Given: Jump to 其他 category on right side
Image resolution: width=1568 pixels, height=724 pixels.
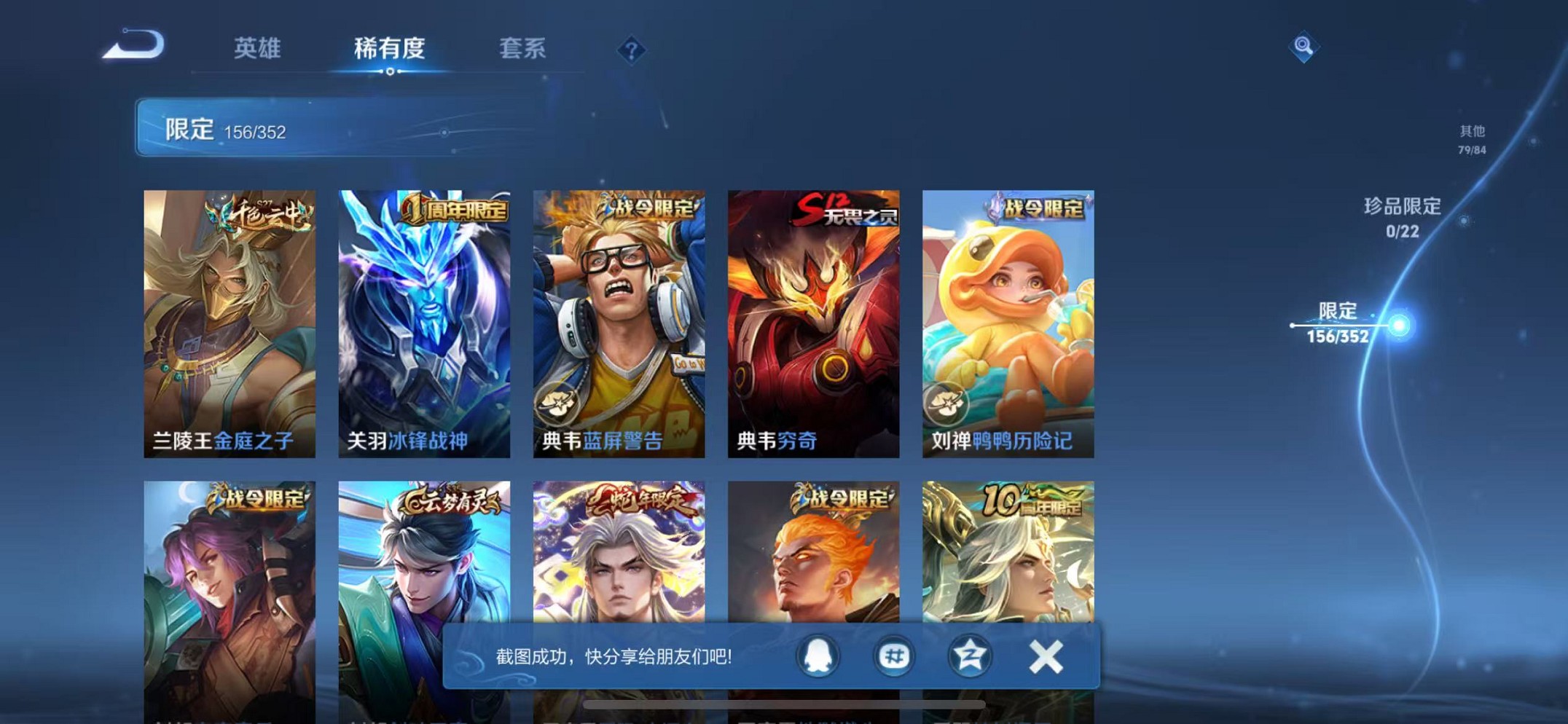Looking at the screenshot, I should pos(1472,138).
